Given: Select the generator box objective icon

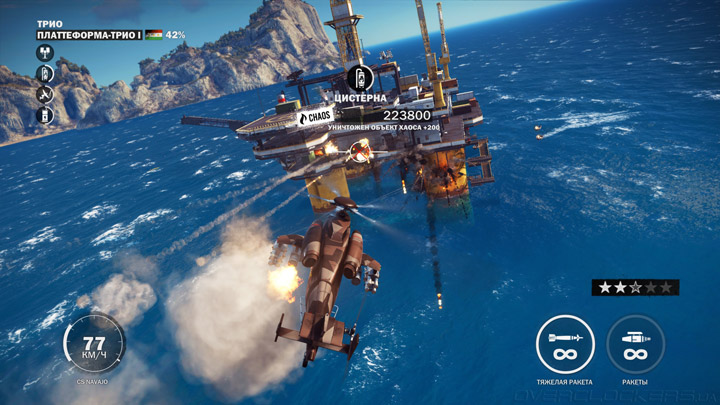Looking at the screenshot, I should [x=45, y=115].
